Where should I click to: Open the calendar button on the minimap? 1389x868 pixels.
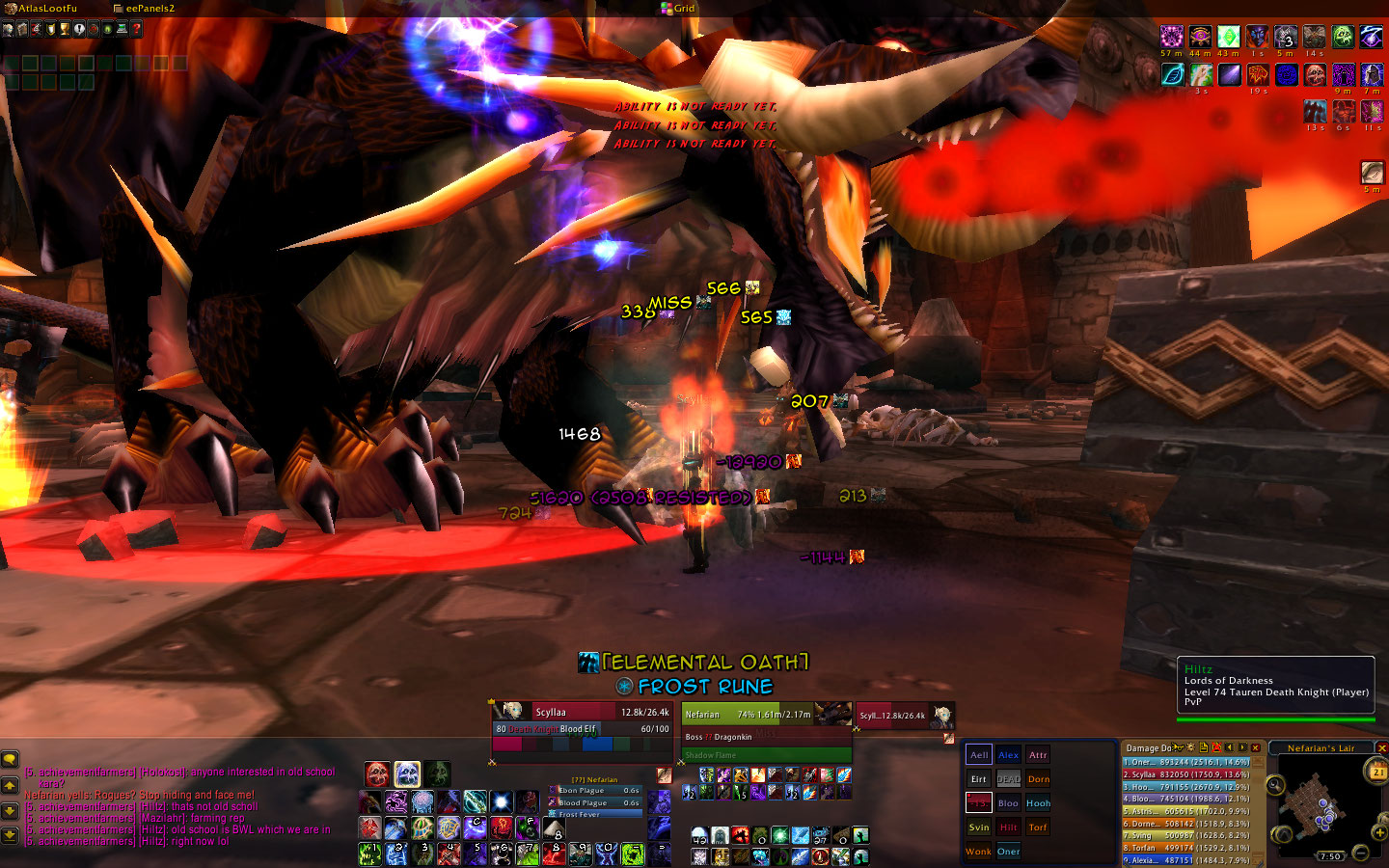click(x=1377, y=771)
